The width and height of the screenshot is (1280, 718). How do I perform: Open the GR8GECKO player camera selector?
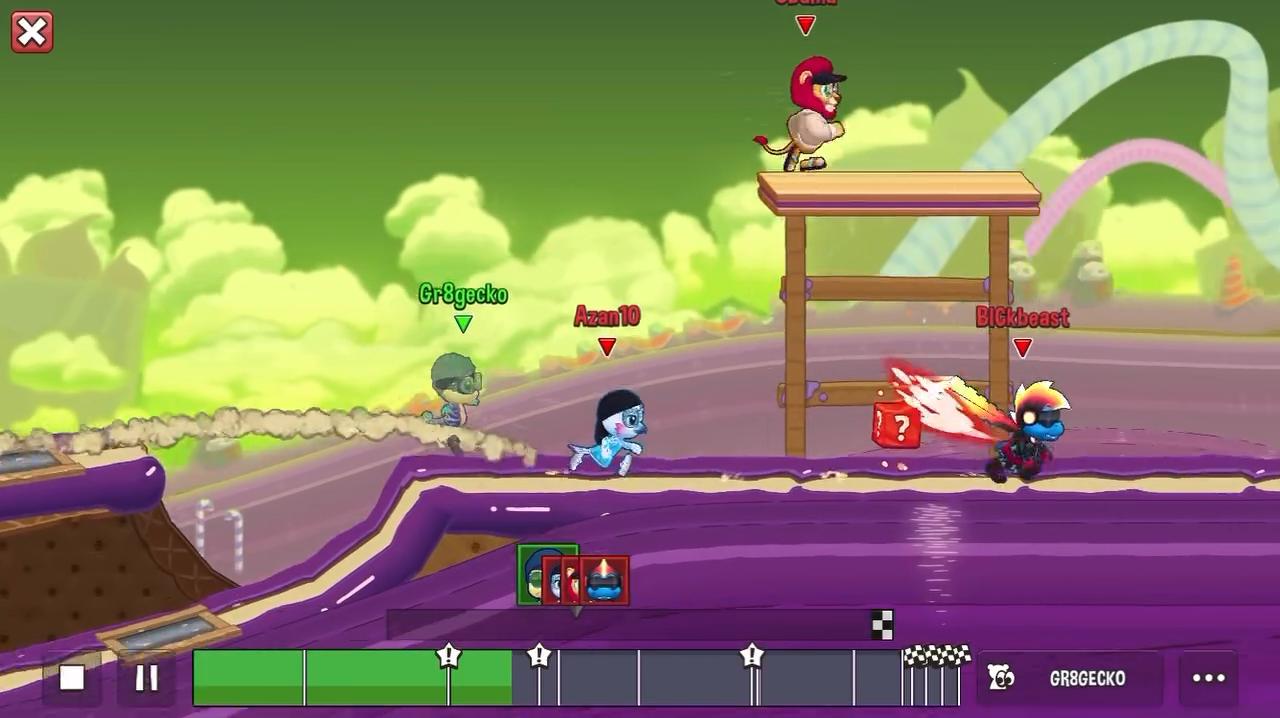tap(1070, 678)
